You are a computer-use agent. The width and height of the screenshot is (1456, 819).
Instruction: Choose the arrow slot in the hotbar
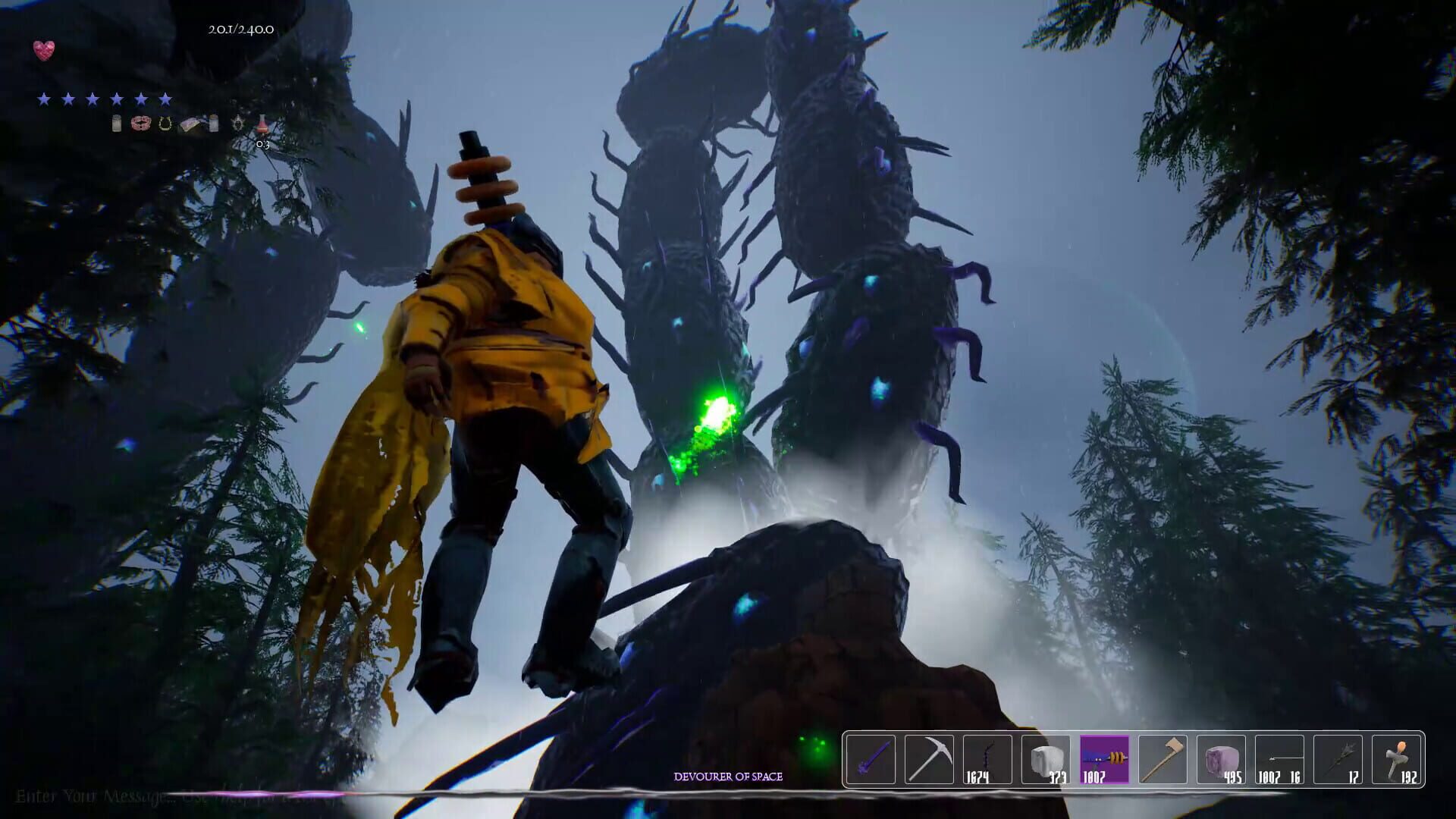point(1279,759)
